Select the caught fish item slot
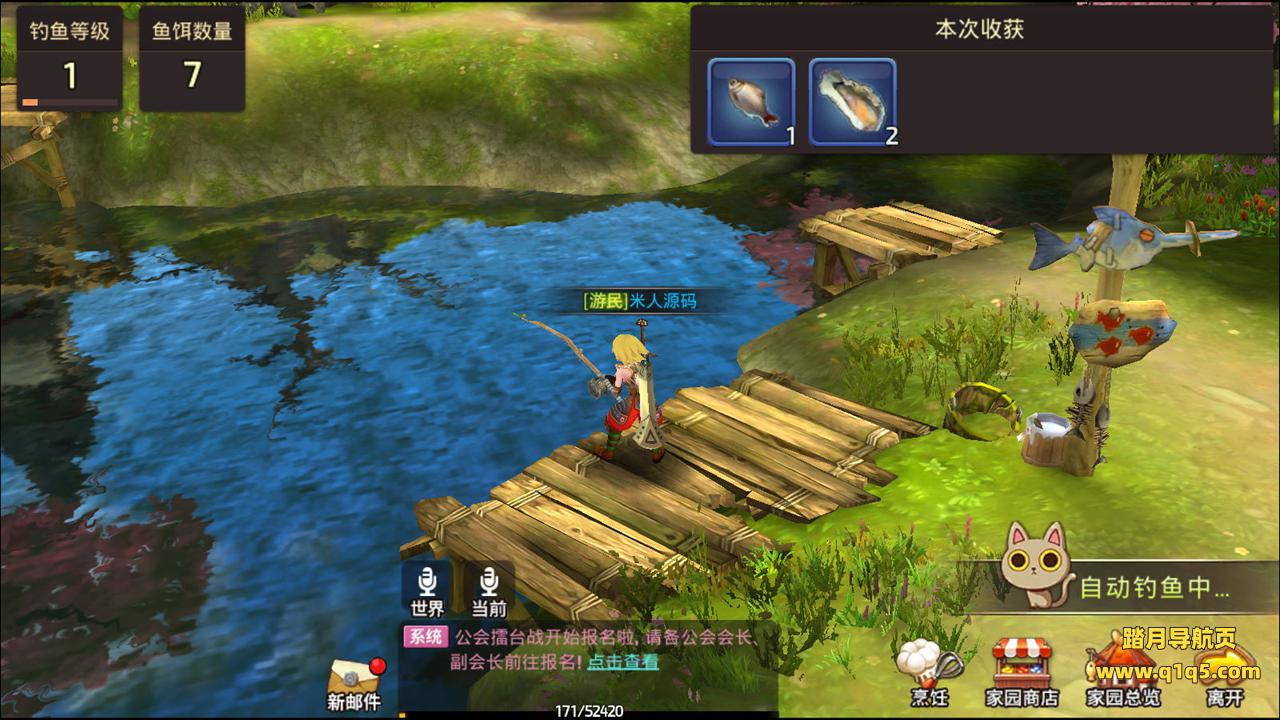 (x=751, y=101)
